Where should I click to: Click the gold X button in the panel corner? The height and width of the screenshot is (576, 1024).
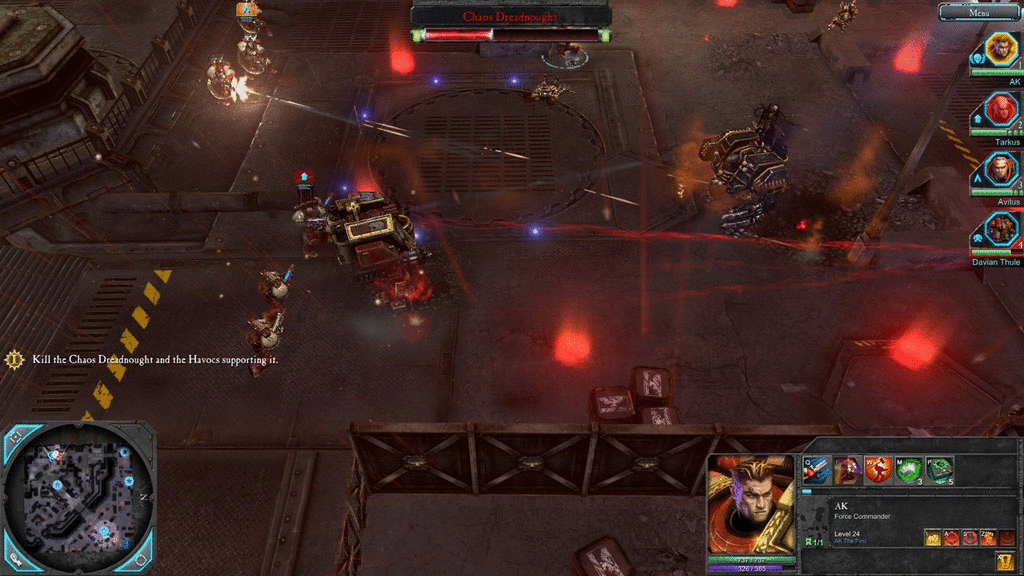click(1004, 560)
